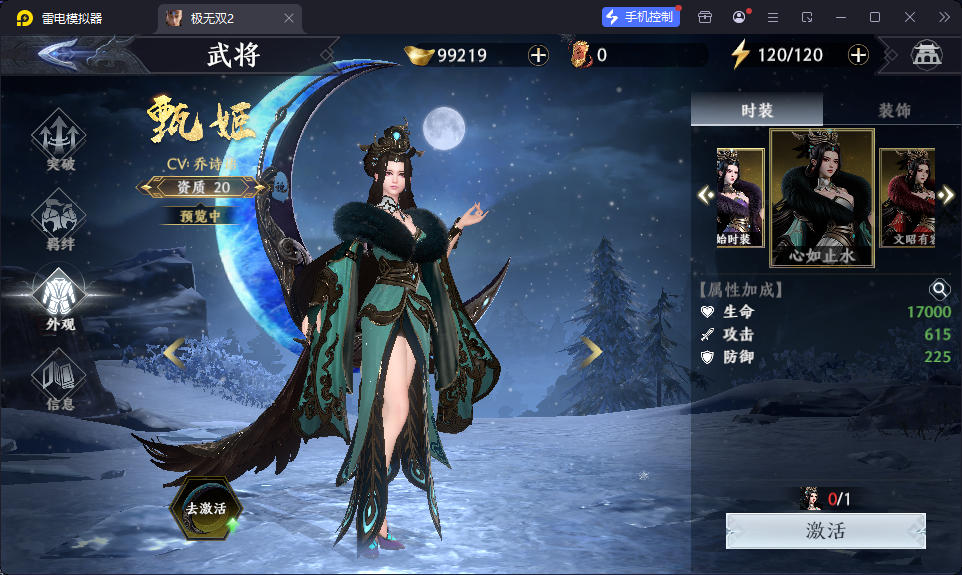Return to main city via pagoda icon
This screenshot has width=962, height=575.
tap(926, 55)
